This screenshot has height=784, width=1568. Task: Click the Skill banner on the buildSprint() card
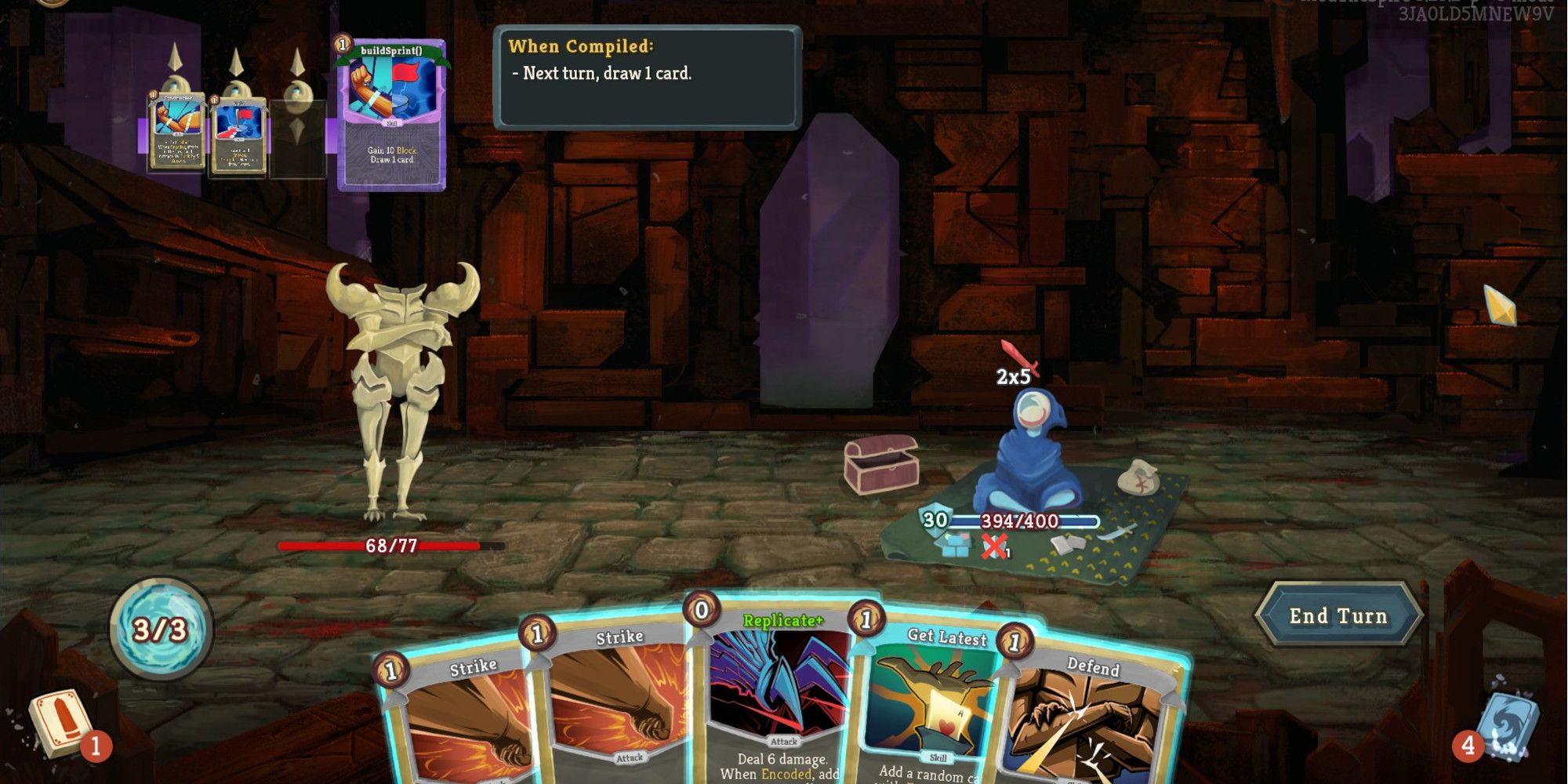[392, 123]
